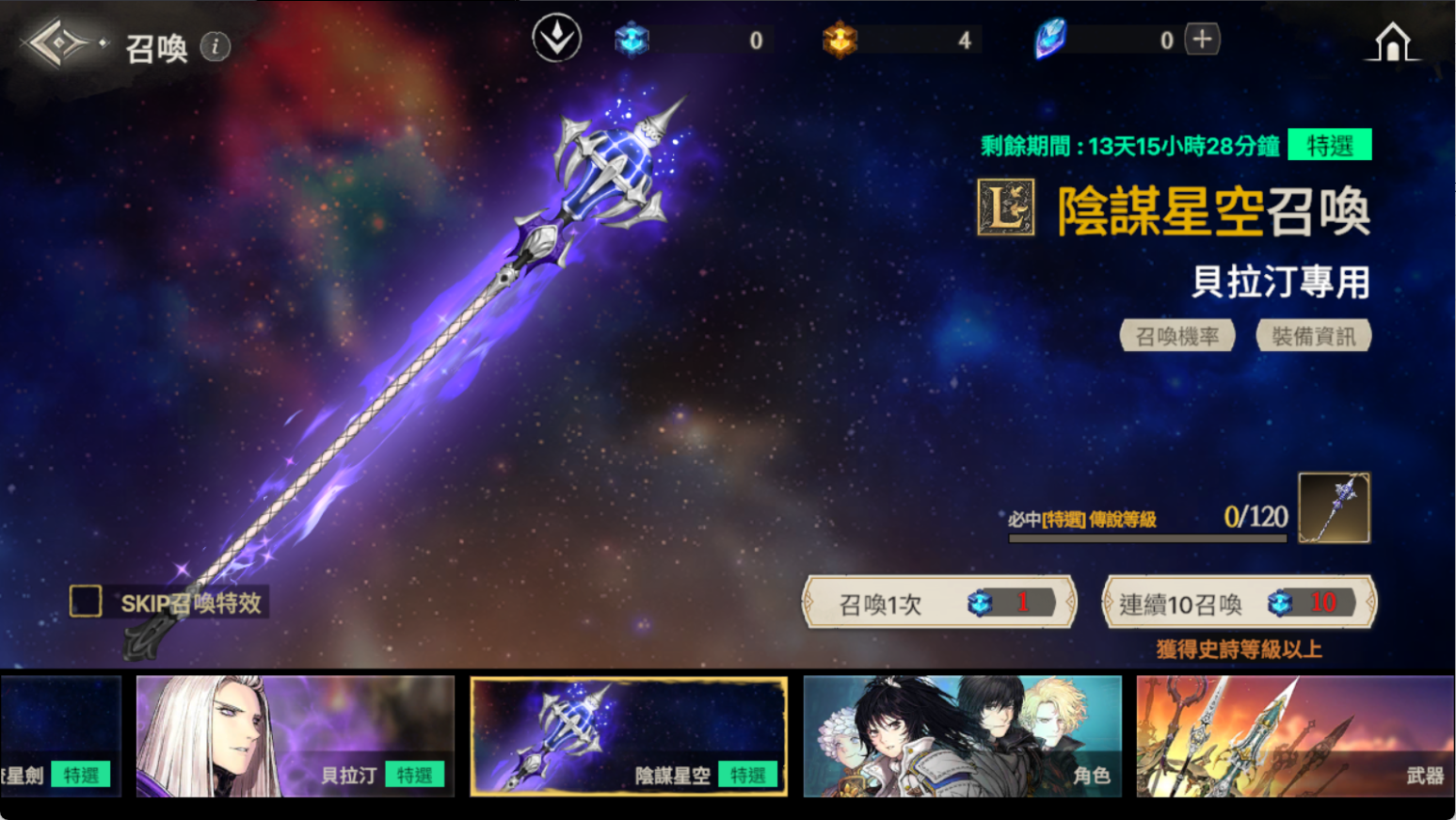Screen dimensions: 1456x820
Task: Inspect the guaranteed staff reward icon
Action: [1334, 508]
